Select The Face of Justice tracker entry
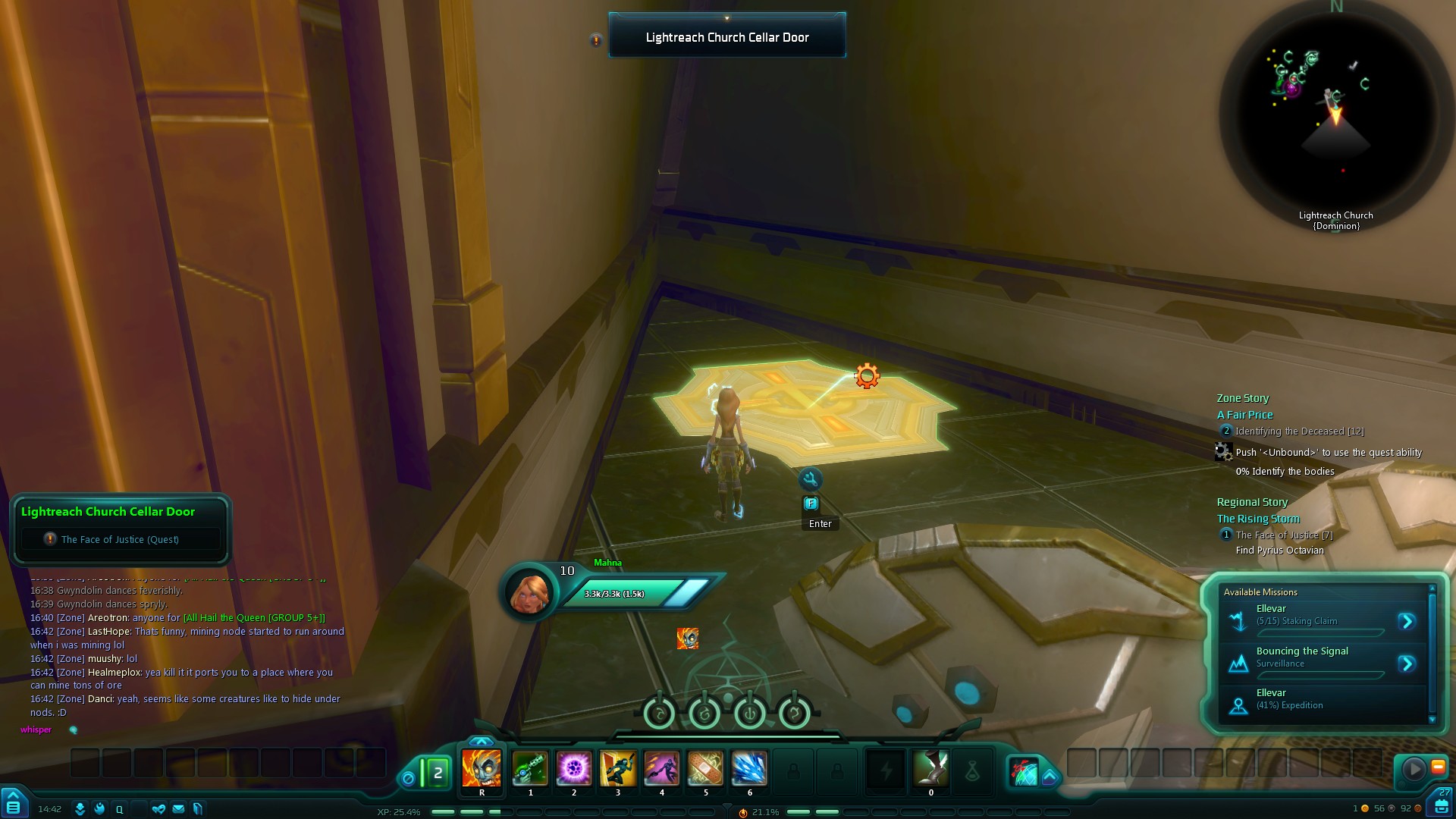 (x=1283, y=535)
